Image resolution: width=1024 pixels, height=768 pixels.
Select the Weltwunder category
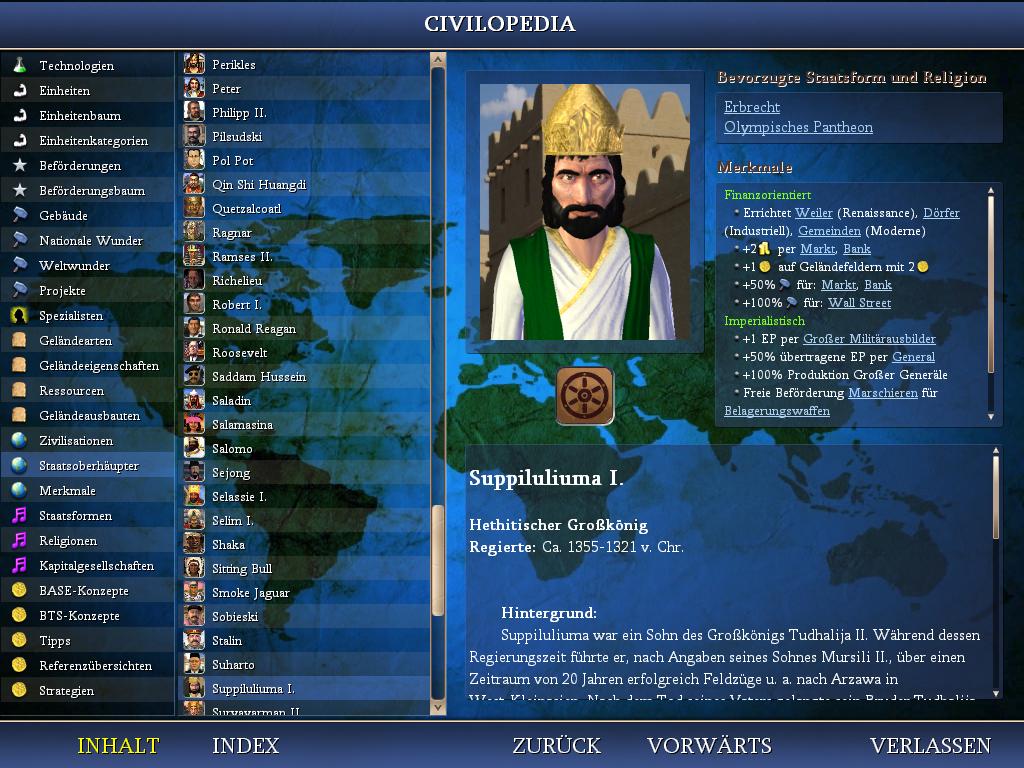click(x=74, y=265)
